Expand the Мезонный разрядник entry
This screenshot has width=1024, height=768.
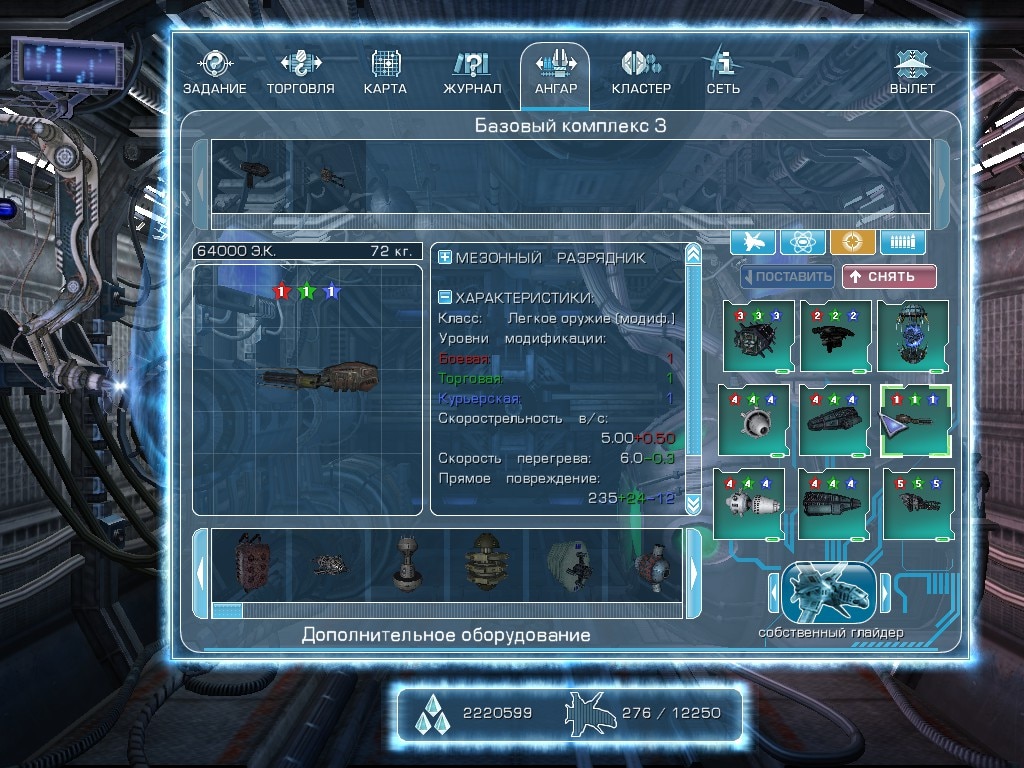445,258
